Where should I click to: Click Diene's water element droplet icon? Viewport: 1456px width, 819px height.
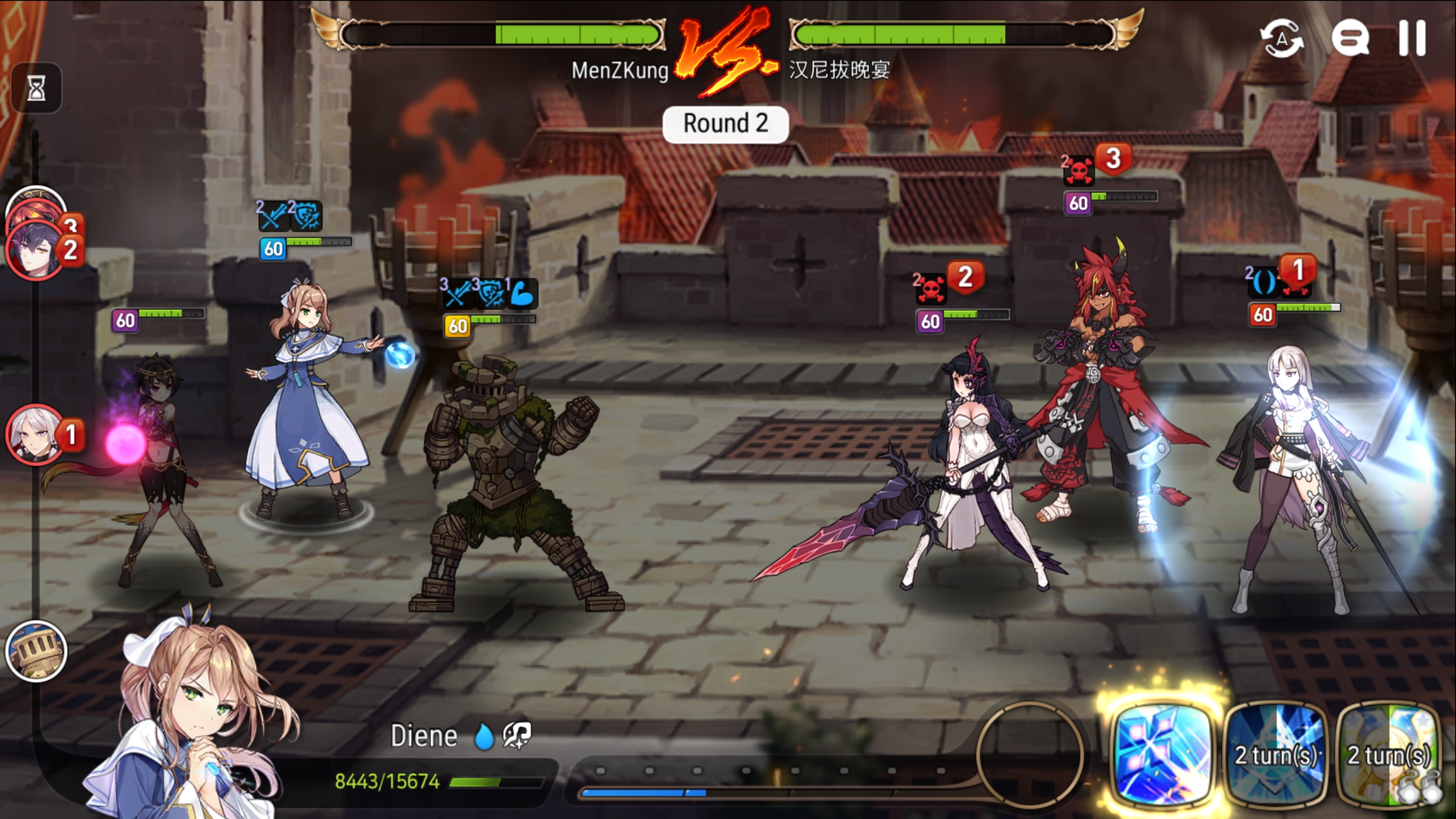click(484, 735)
